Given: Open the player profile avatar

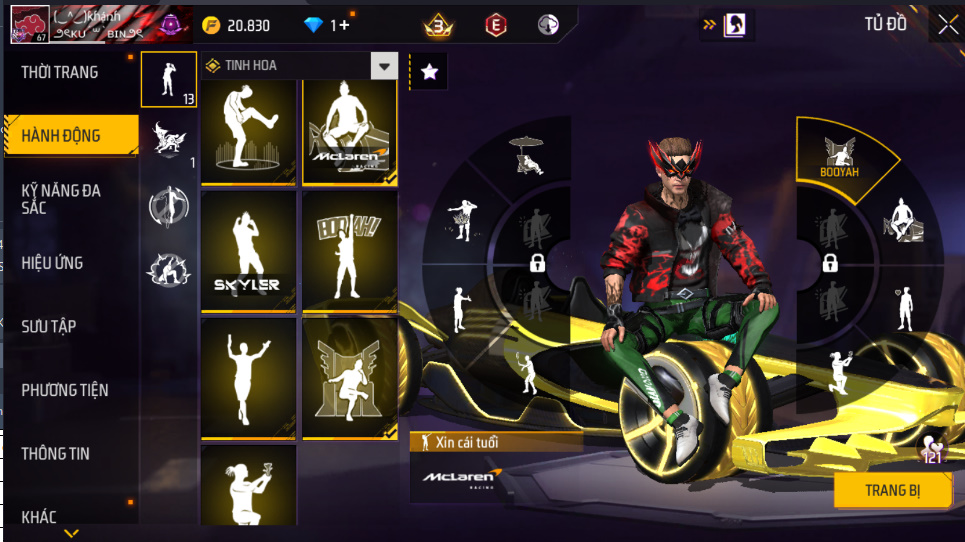Looking at the screenshot, I should 29,25.
